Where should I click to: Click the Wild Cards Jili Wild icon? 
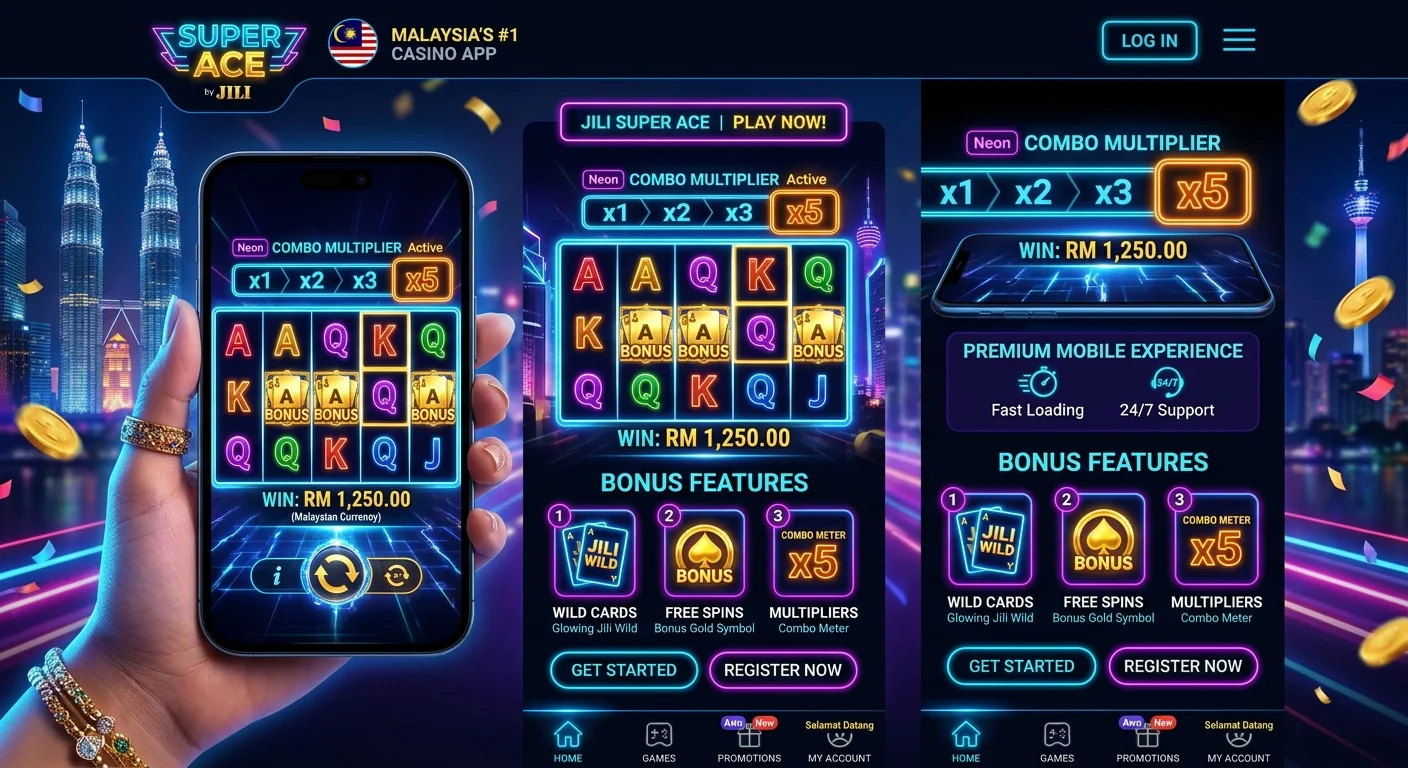594,553
